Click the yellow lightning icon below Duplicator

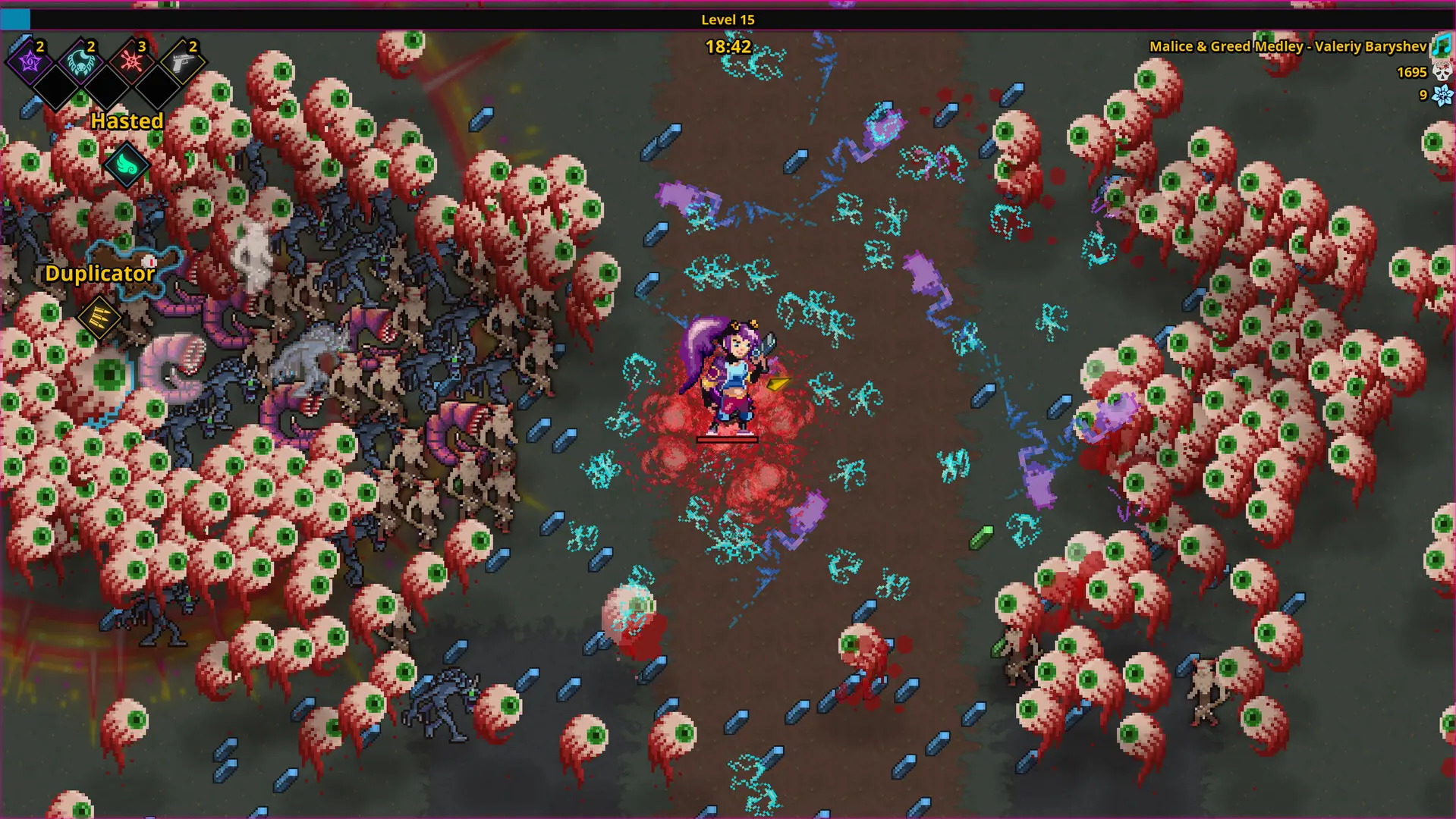[x=99, y=317]
